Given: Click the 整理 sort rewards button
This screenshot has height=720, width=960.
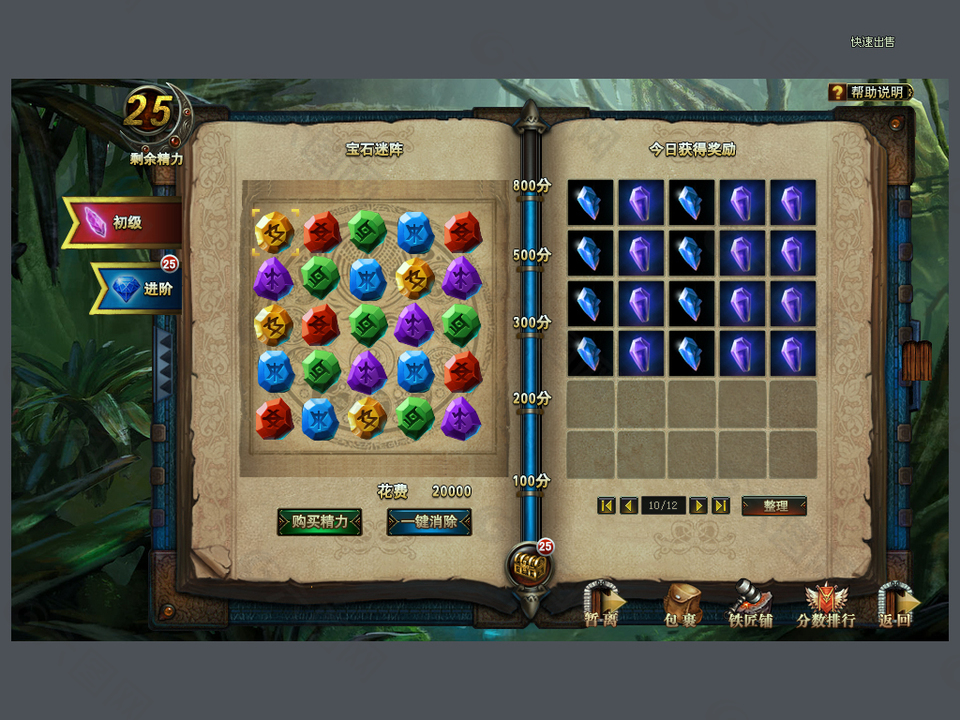Looking at the screenshot, I should tap(774, 506).
